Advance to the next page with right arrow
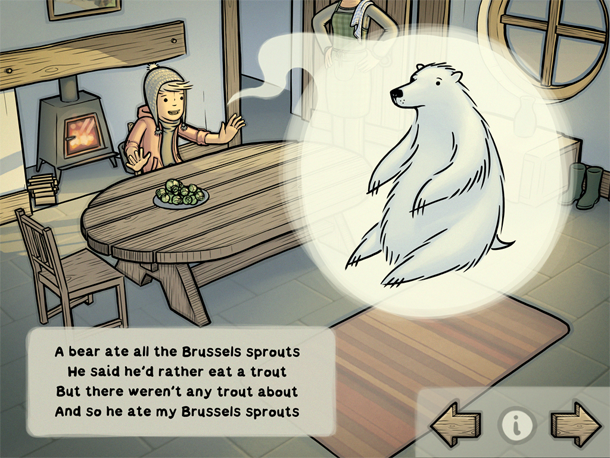Screen dimensions: 610x458 click(575, 425)
